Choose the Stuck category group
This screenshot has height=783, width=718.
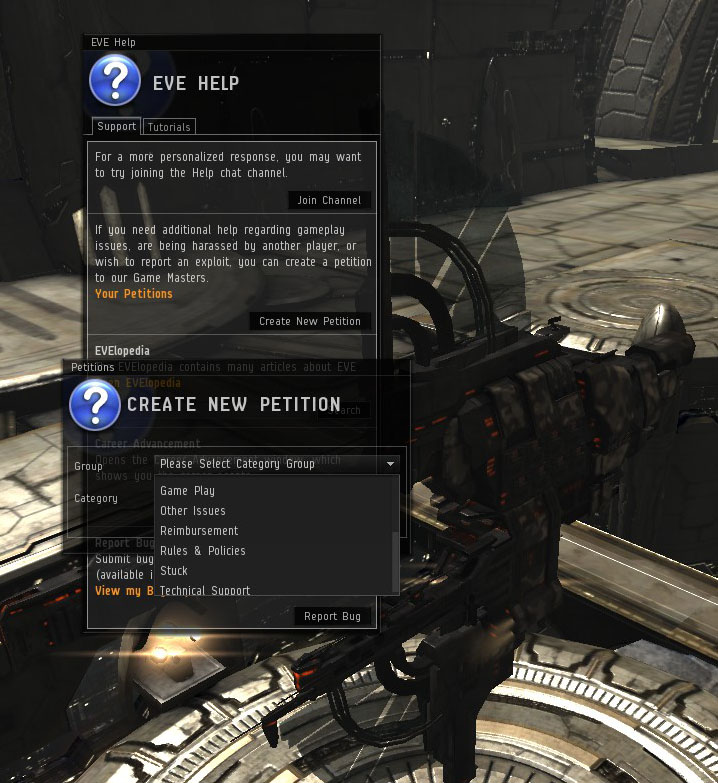click(x=174, y=571)
